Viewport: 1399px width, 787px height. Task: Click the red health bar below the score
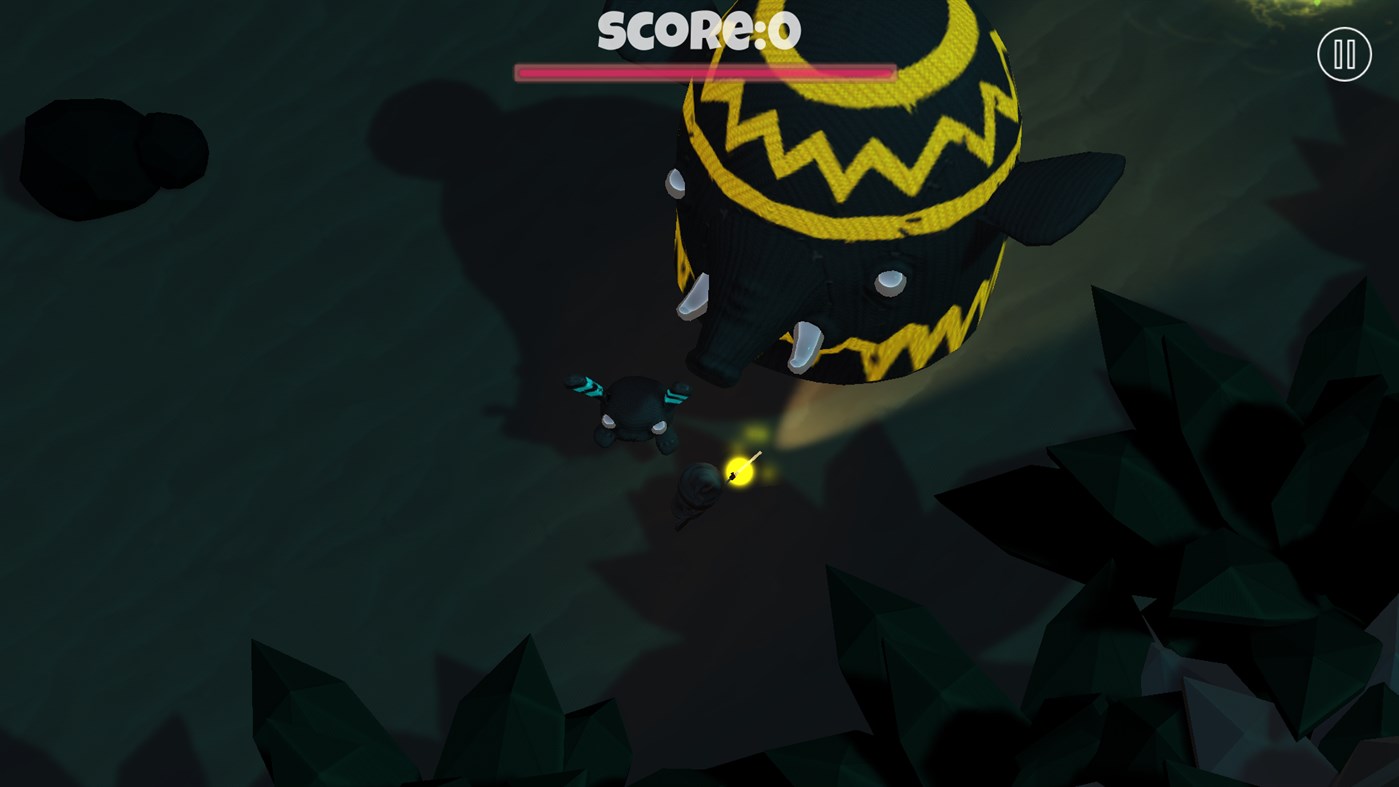tap(704, 71)
